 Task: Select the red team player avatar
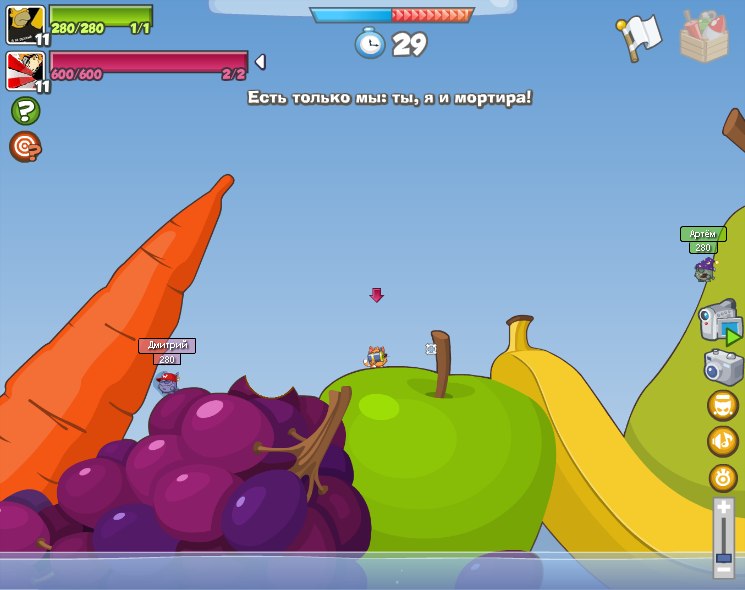25,70
